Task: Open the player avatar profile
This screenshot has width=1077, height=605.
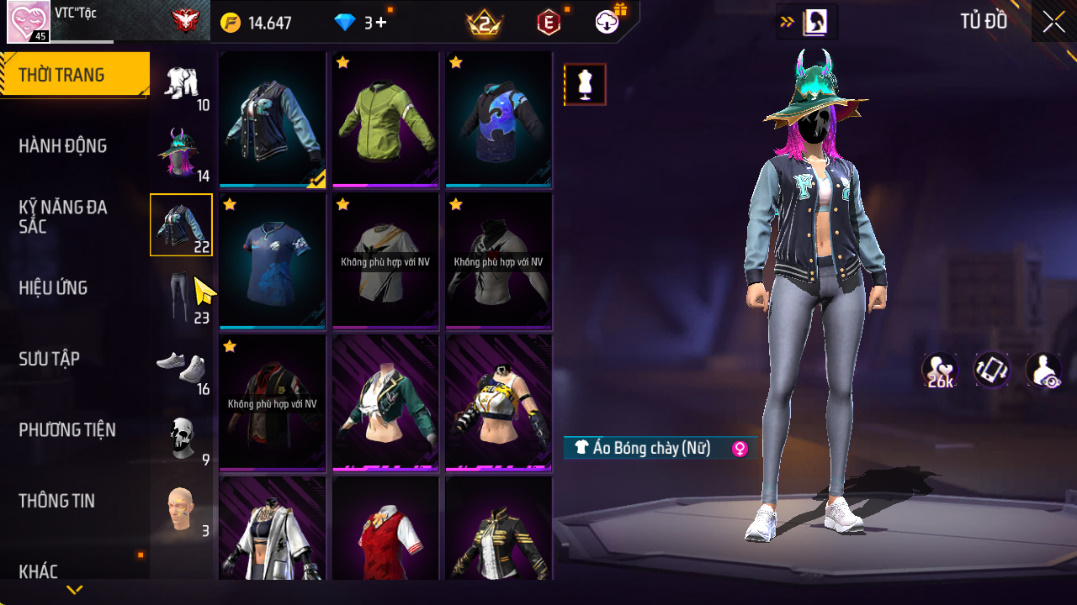Action: click(x=28, y=22)
